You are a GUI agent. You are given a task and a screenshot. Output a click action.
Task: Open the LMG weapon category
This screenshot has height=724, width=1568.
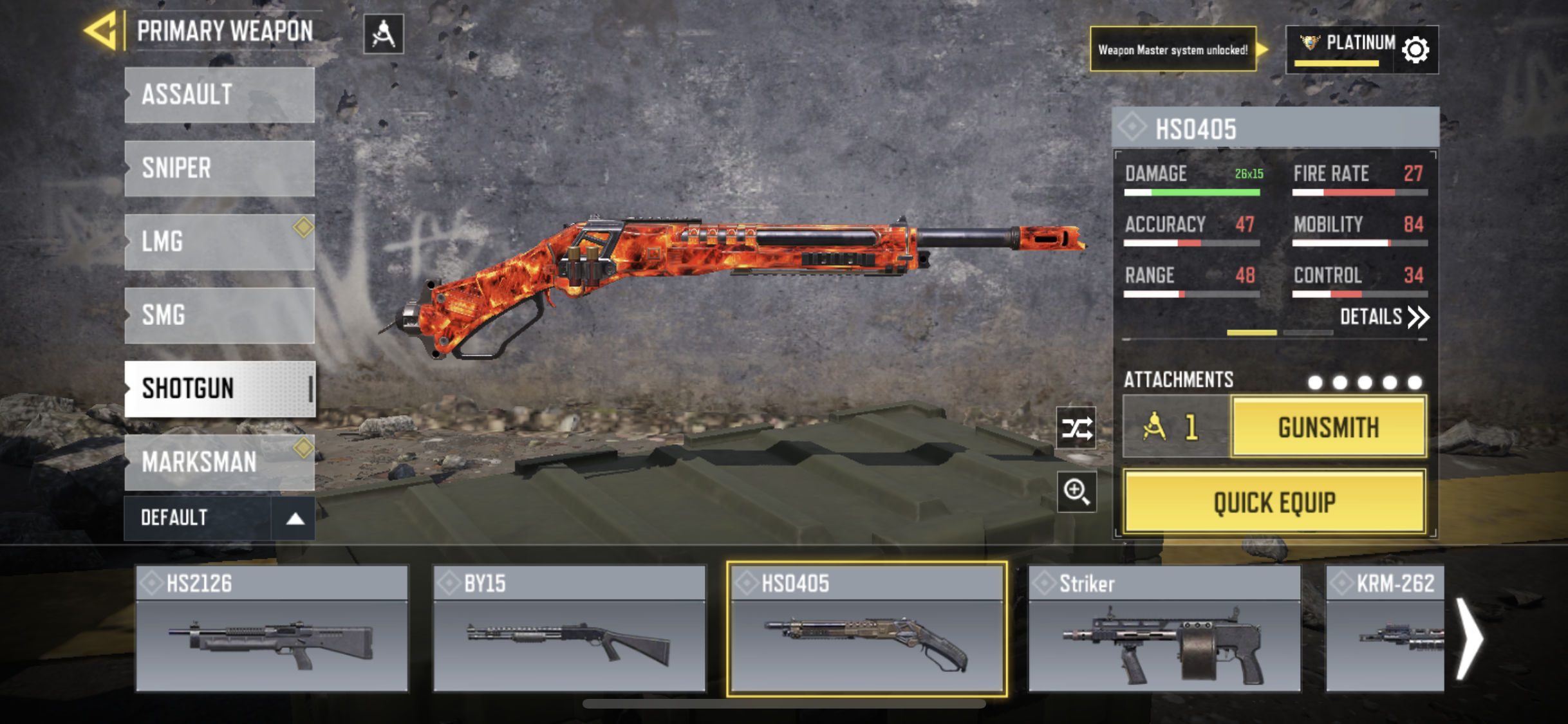pos(219,242)
